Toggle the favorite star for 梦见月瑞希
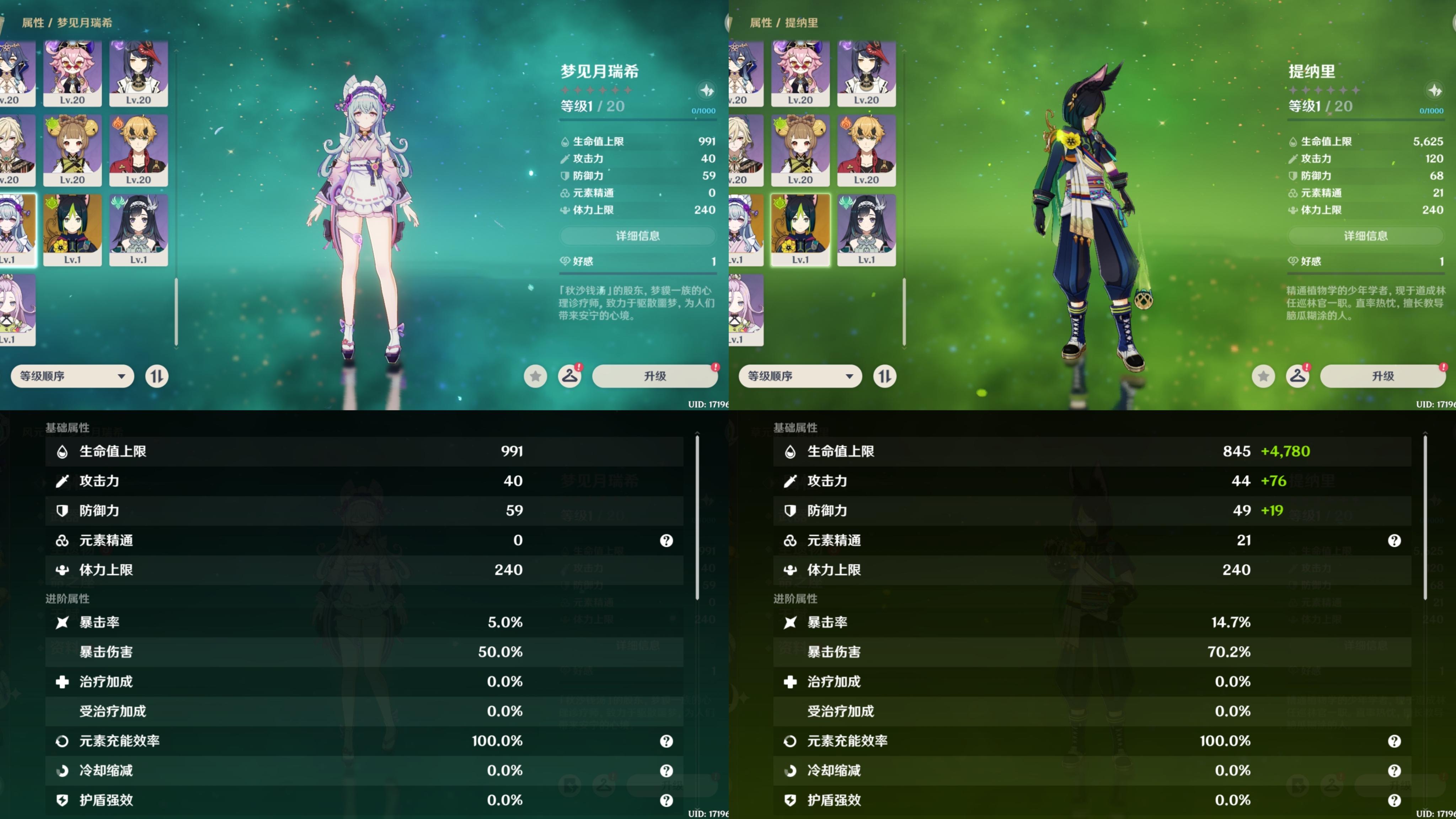 [535, 376]
